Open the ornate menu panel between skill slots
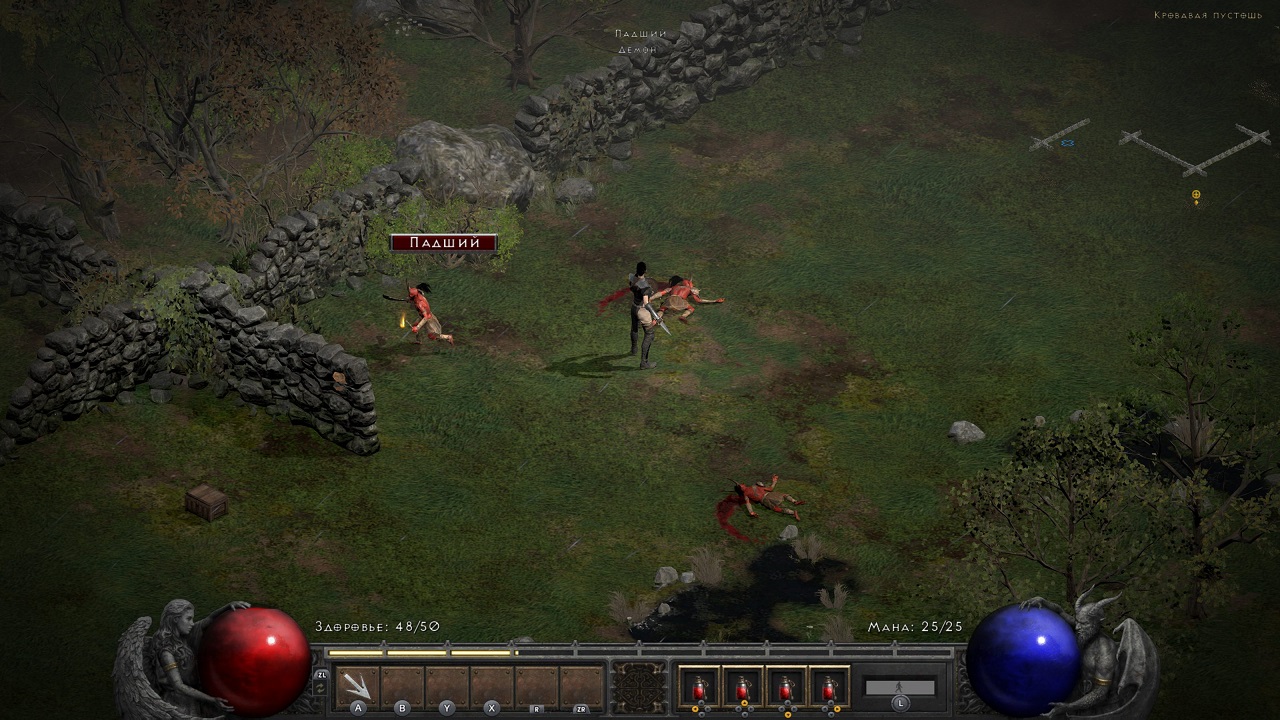Viewport: 1280px width, 720px height. click(x=638, y=685)
